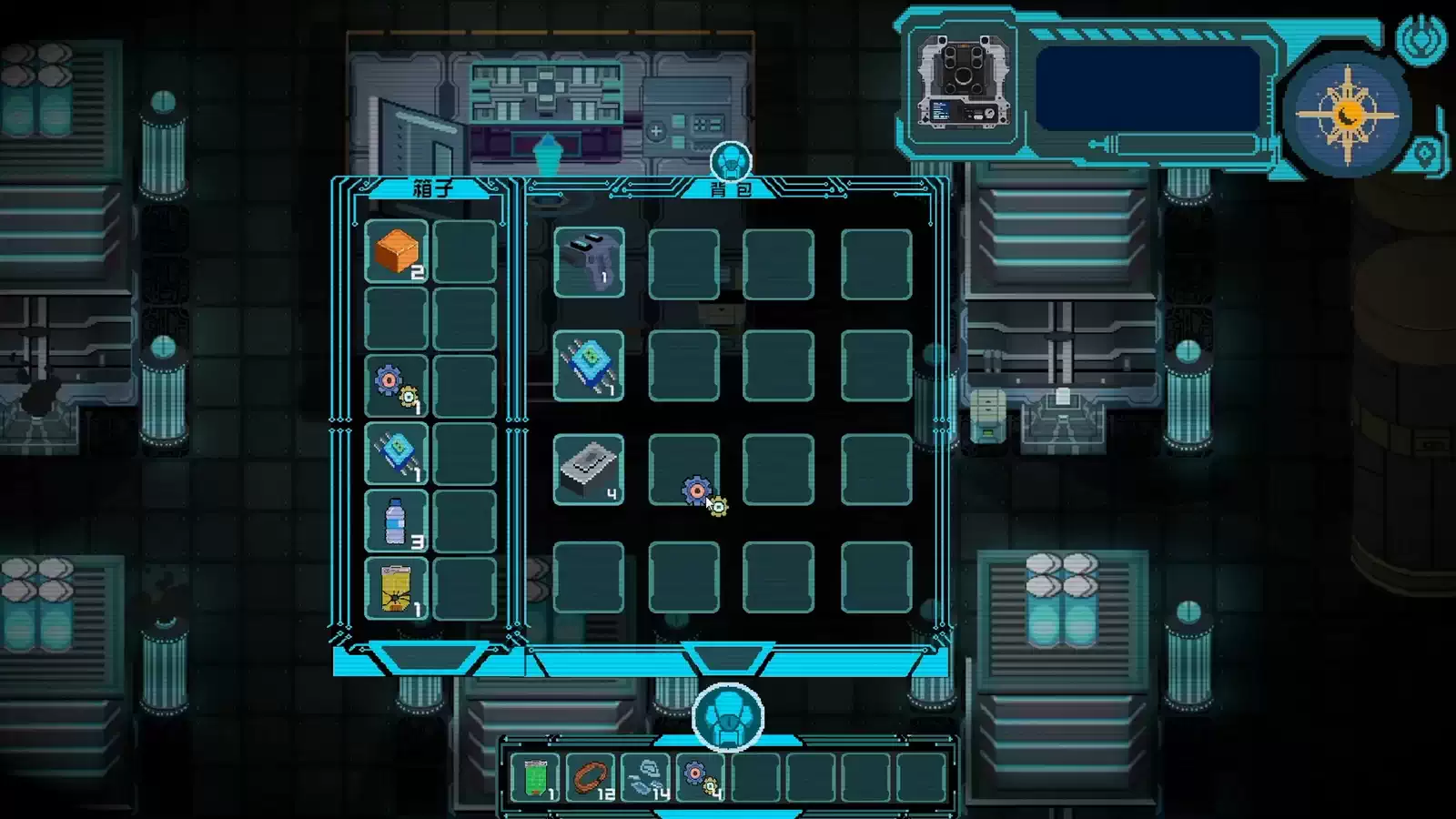Select the yellow cracked canister in chest

point(397,589)
